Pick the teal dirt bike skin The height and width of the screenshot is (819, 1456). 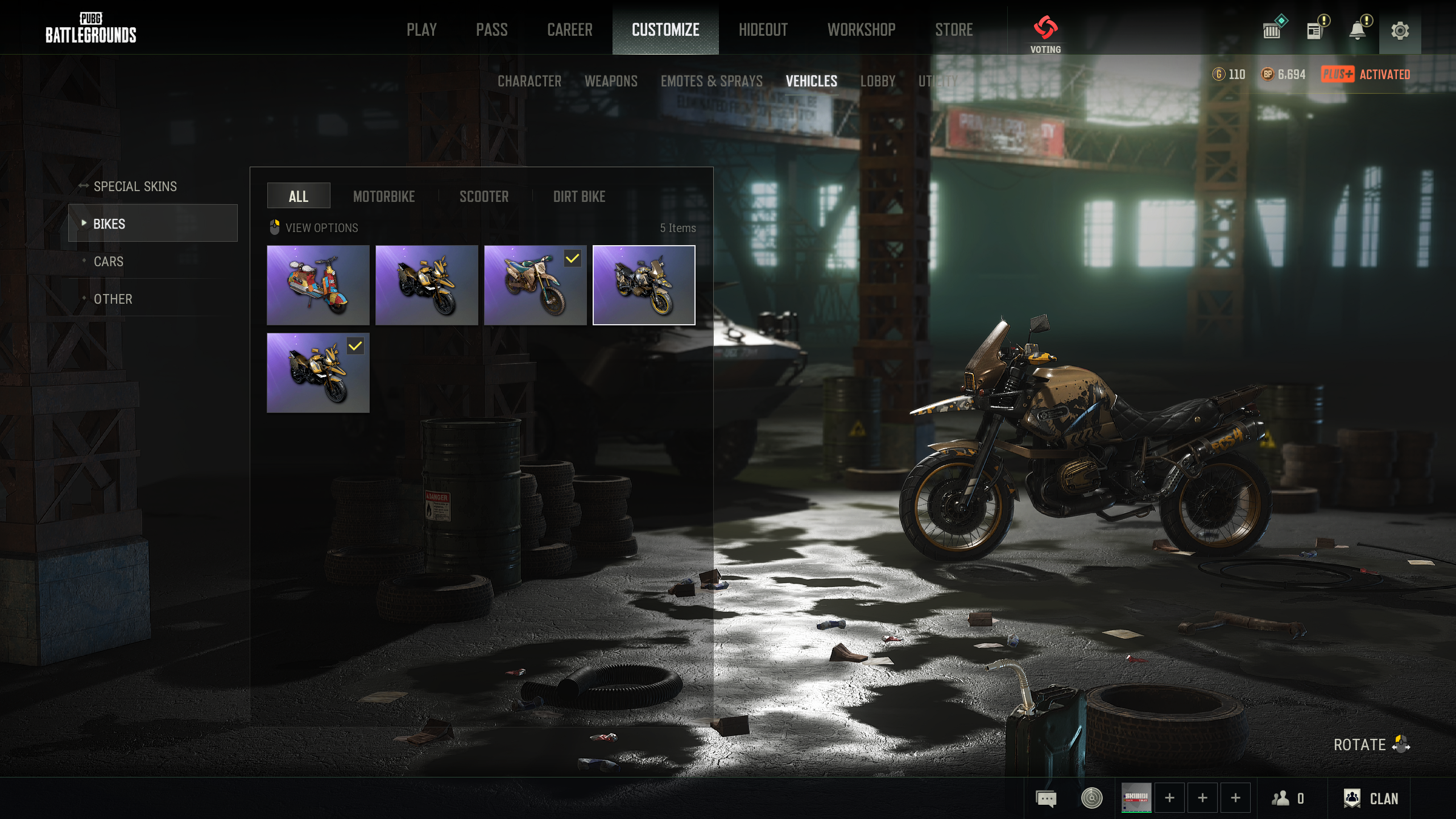(535, 285)
